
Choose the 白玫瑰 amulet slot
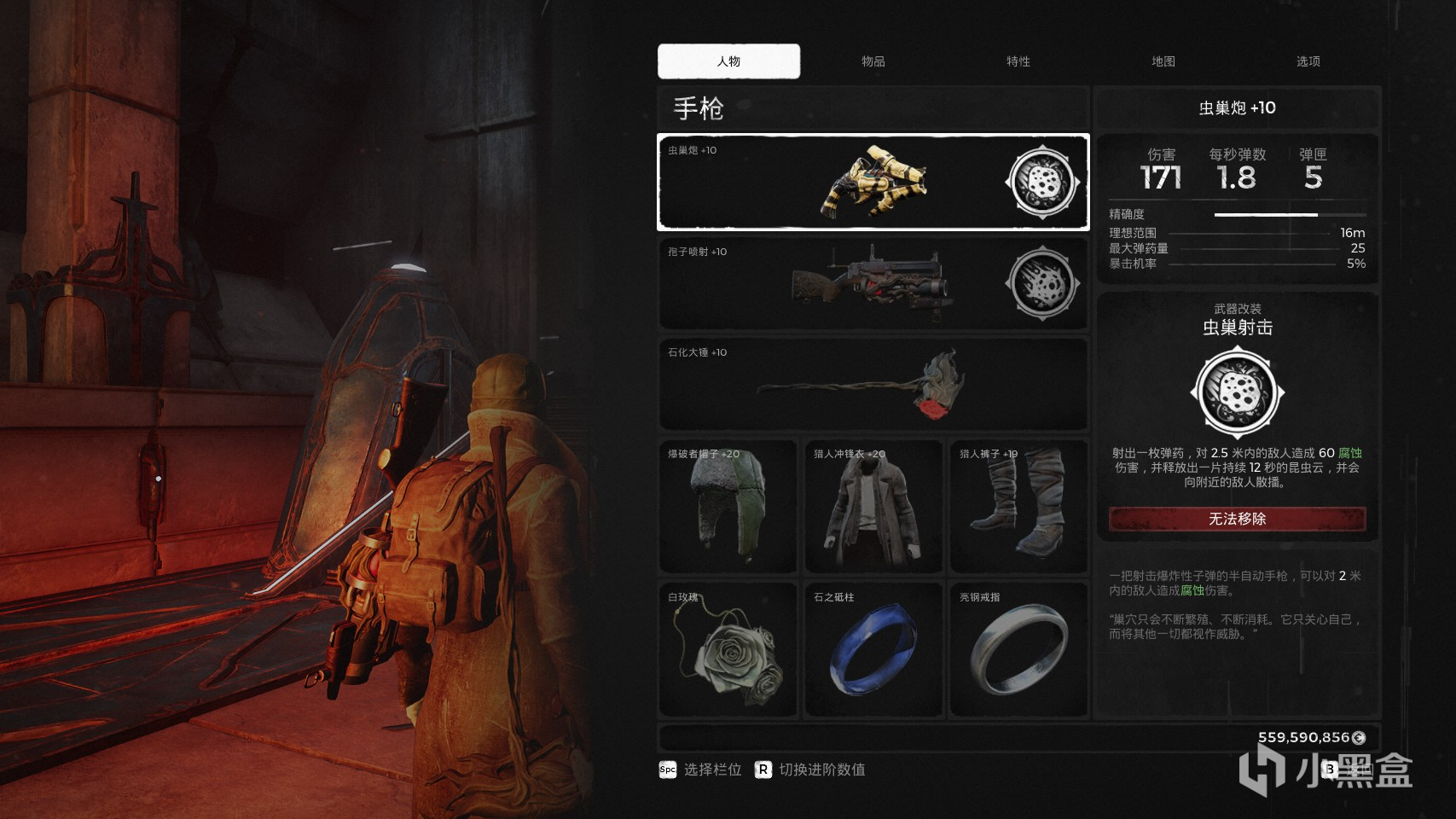pyautogui.click(x=728, y=649)
